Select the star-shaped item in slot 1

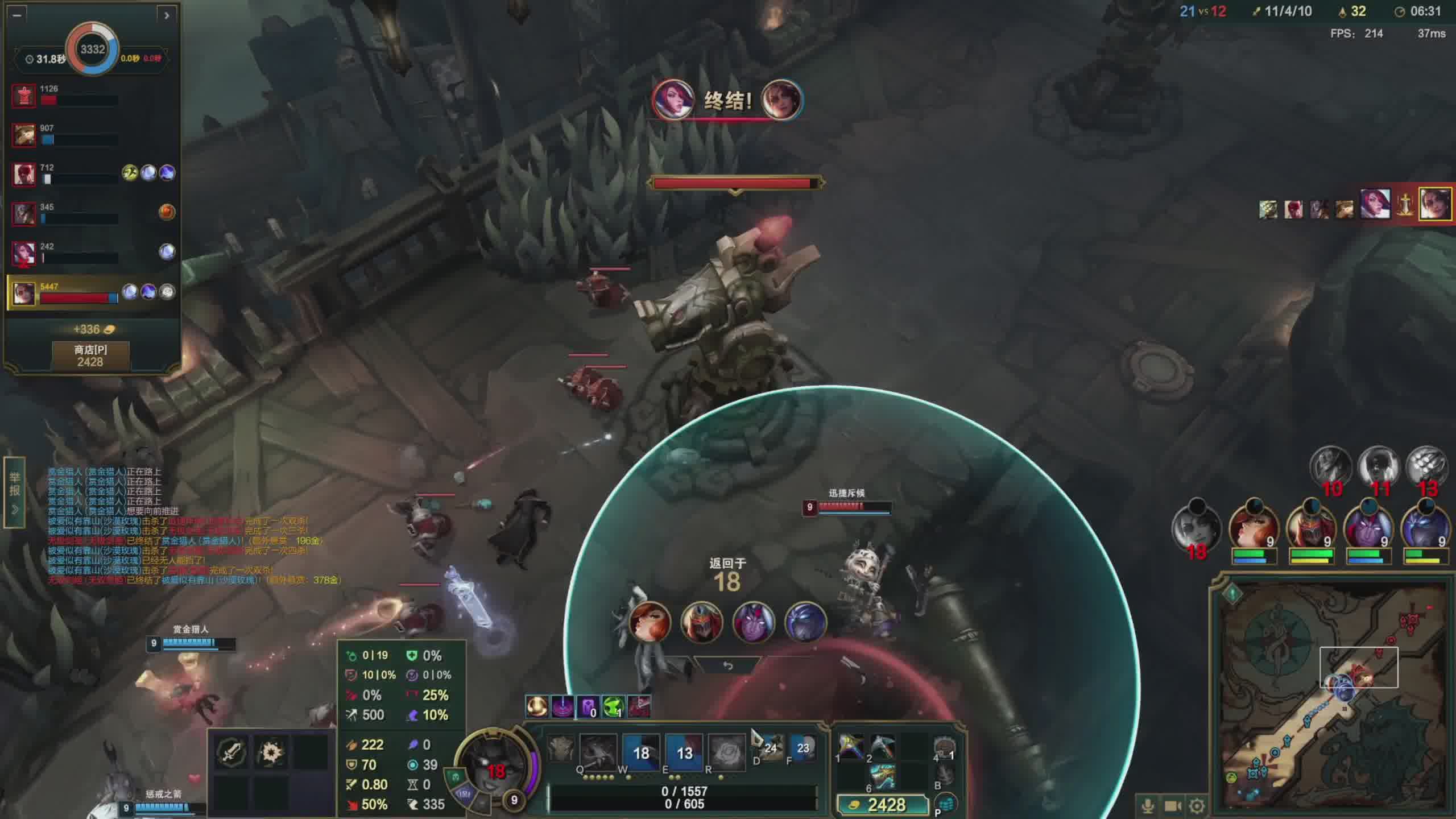(850, 747)
